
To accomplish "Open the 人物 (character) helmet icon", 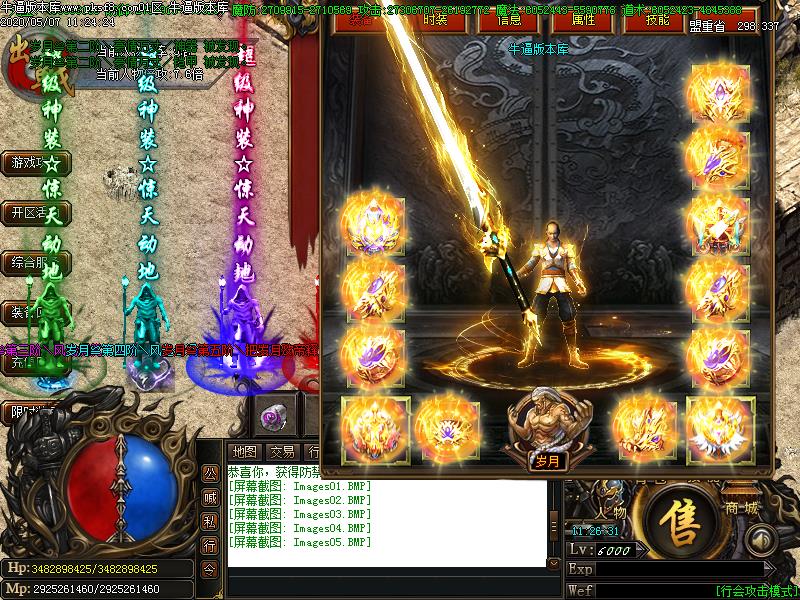I will [611, 497].
